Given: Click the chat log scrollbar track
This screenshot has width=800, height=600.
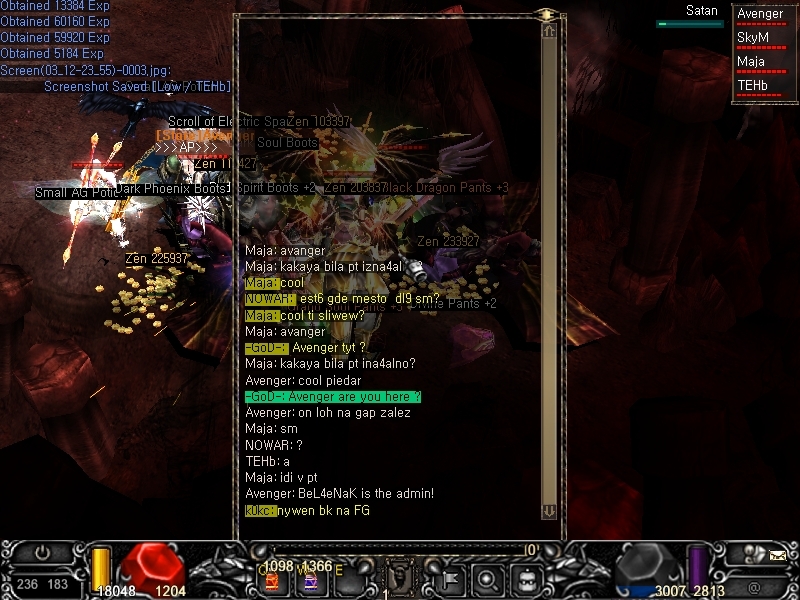Looking at the screenshot, I should pos(548,270).
